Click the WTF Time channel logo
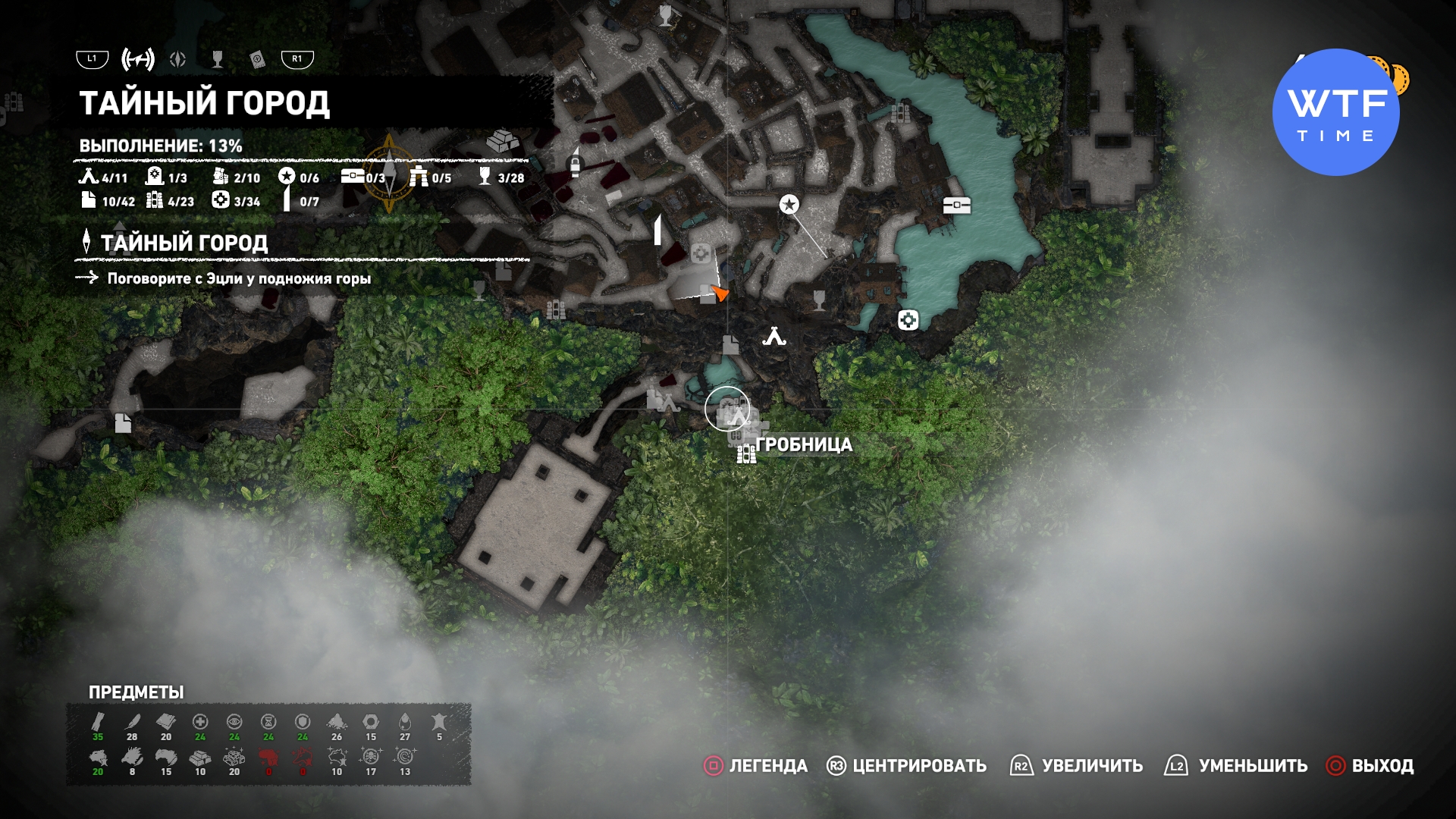 [x=1336, y=112]
